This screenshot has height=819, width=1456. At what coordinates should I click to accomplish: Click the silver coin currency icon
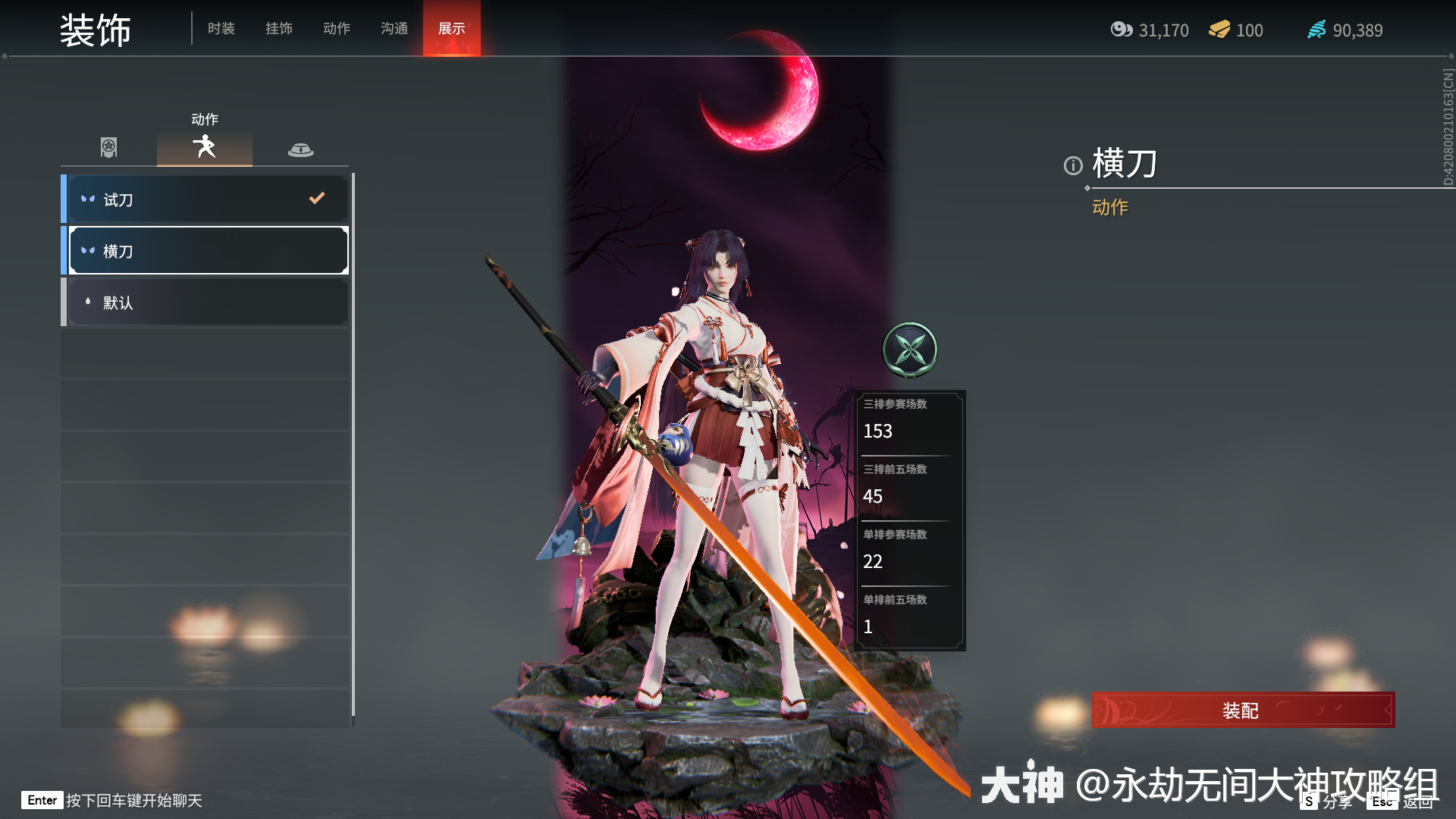click(x=1122, y=30)
